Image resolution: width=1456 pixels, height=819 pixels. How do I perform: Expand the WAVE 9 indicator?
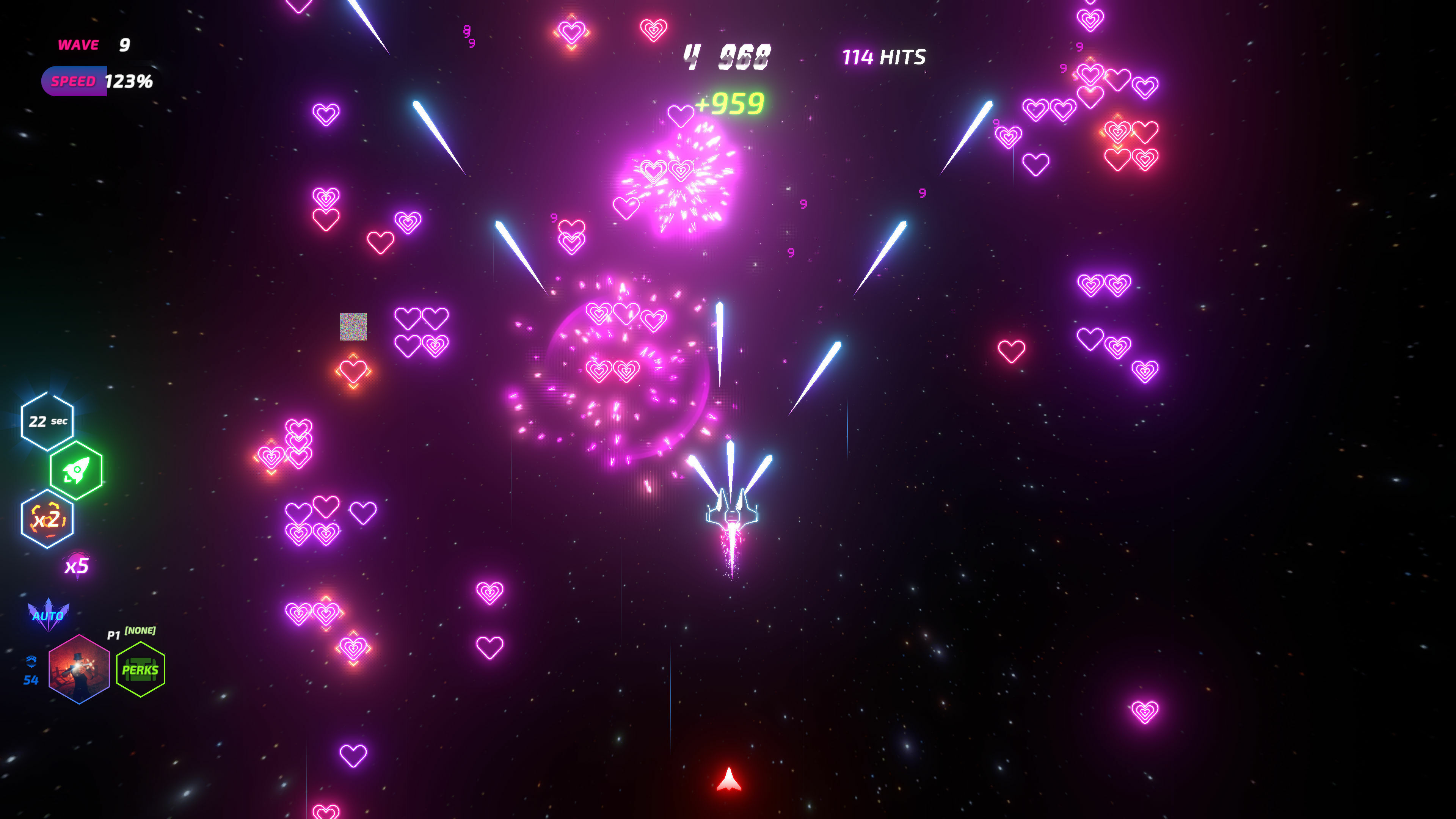(93, 45)
